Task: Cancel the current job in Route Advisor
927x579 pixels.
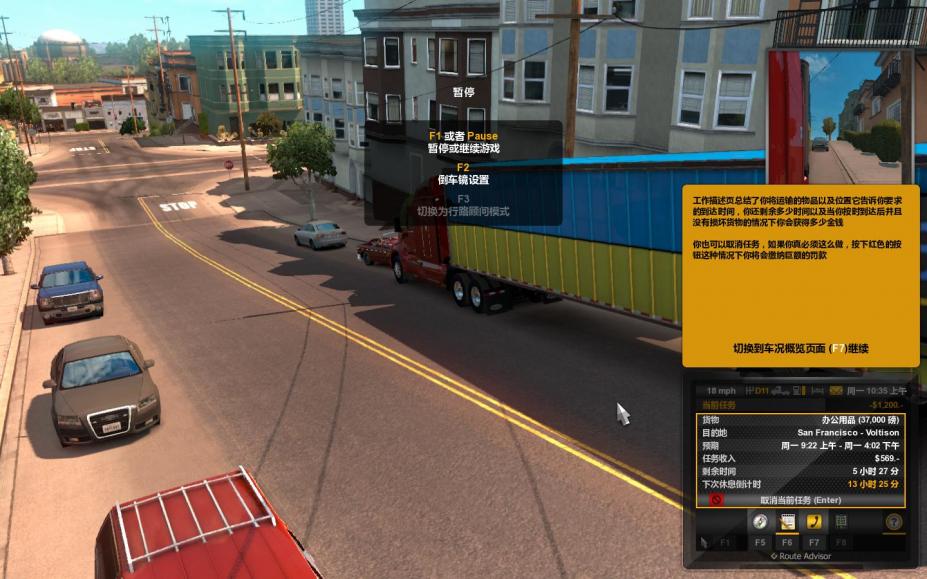Action: click(x=801, y=499)
